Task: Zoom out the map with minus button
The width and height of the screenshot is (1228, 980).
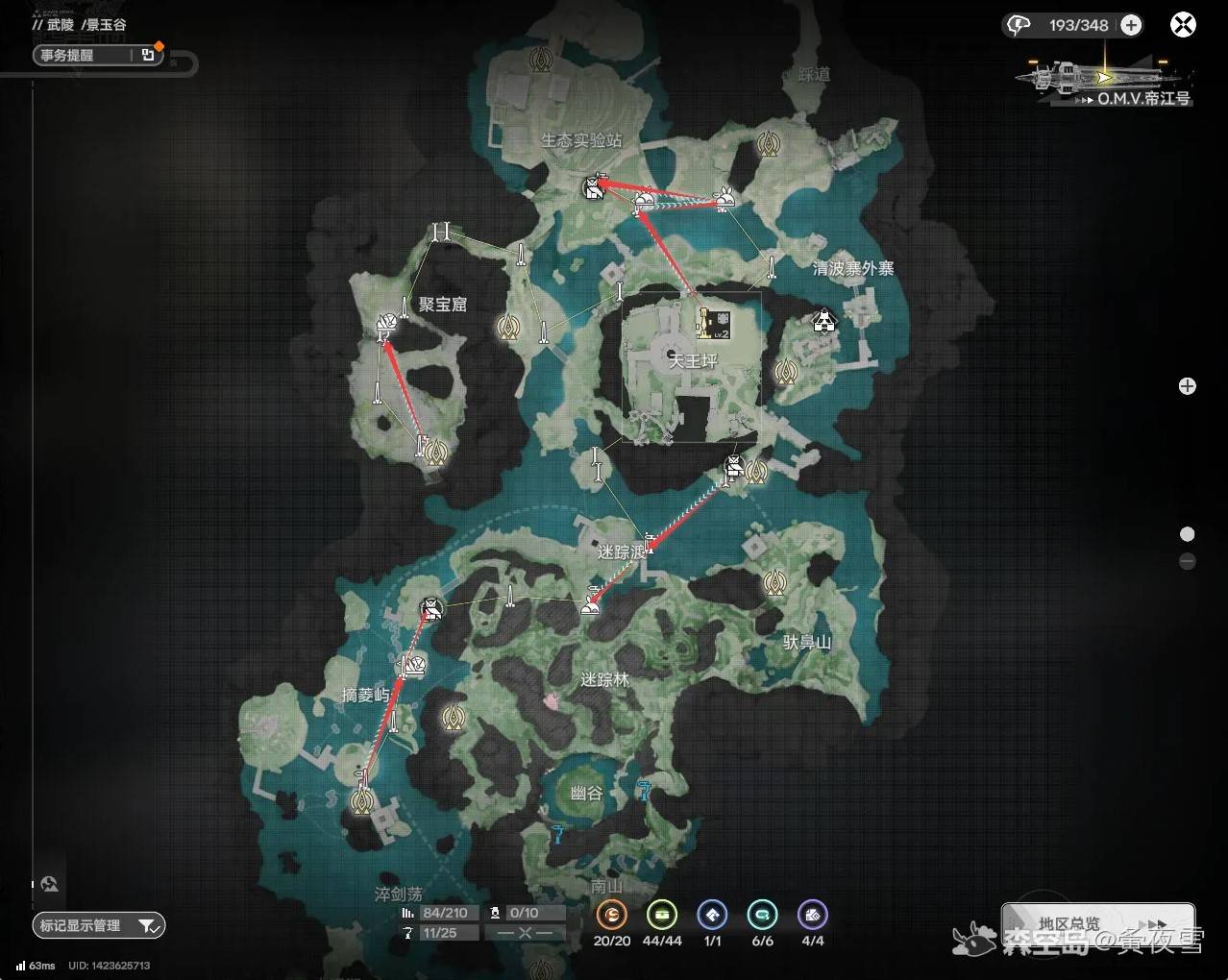Action: click(x=1188, y=561)
